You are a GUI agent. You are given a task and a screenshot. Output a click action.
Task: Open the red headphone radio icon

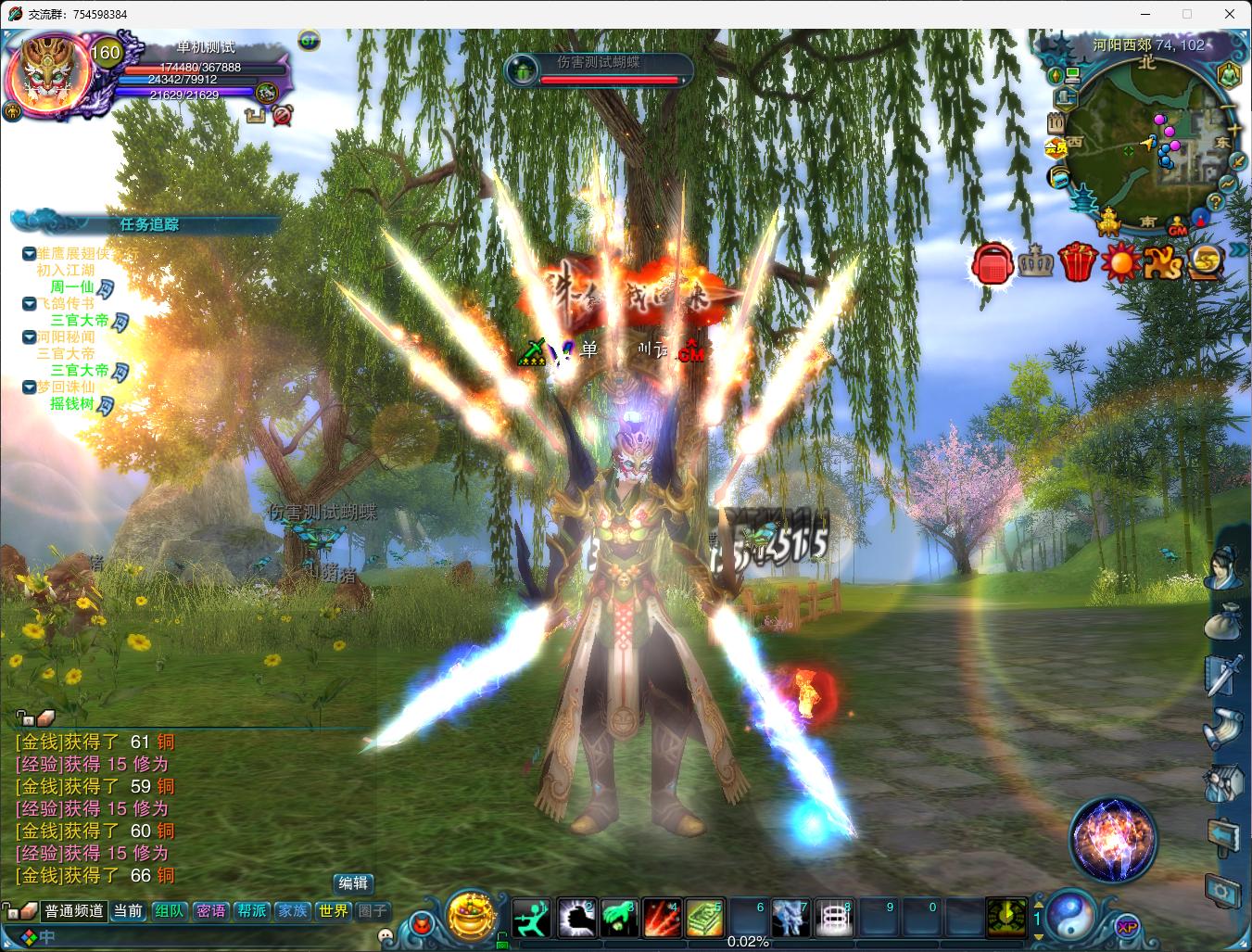[992, 264]
